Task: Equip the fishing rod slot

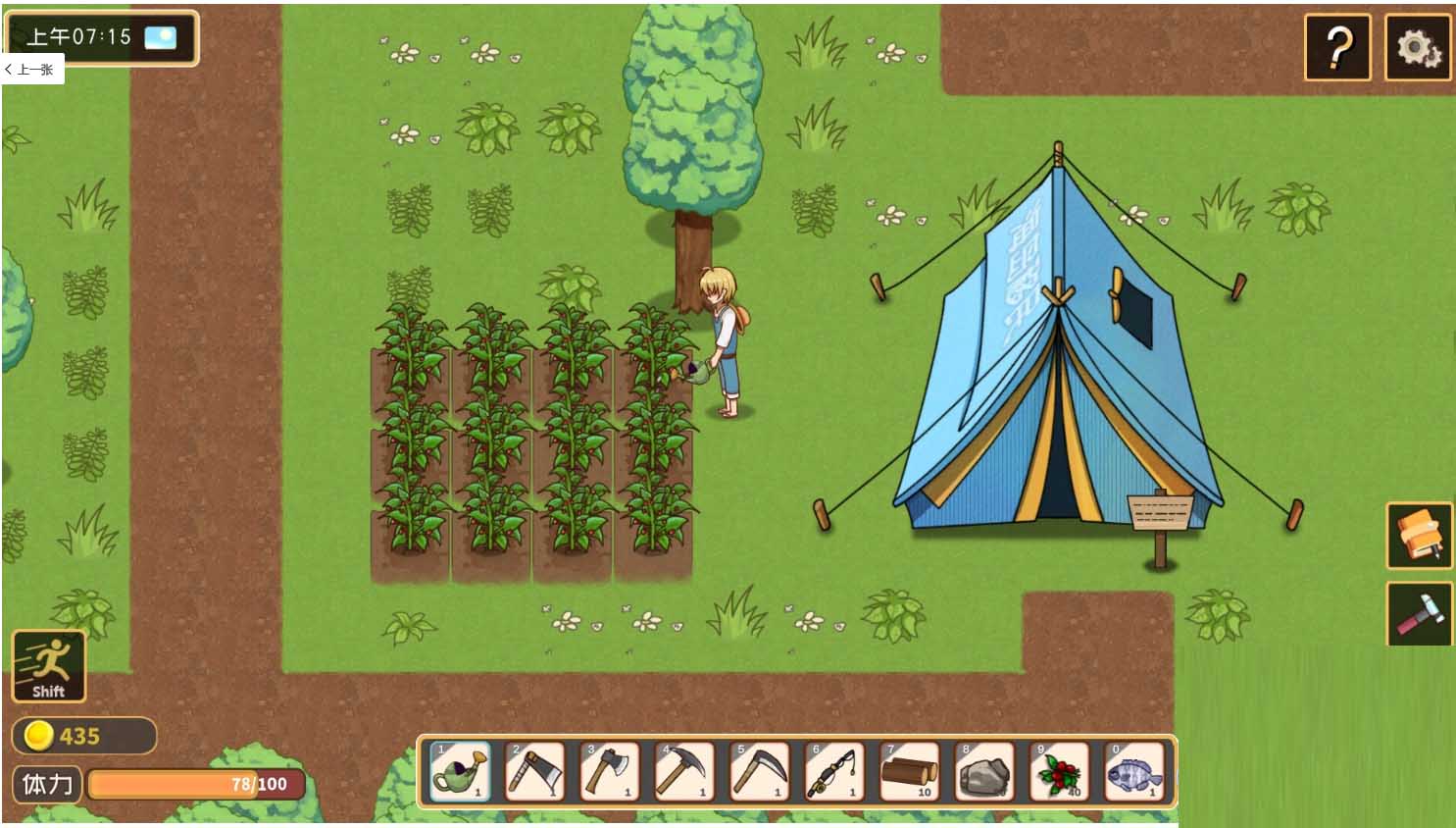Action: [x=834, y=772]
